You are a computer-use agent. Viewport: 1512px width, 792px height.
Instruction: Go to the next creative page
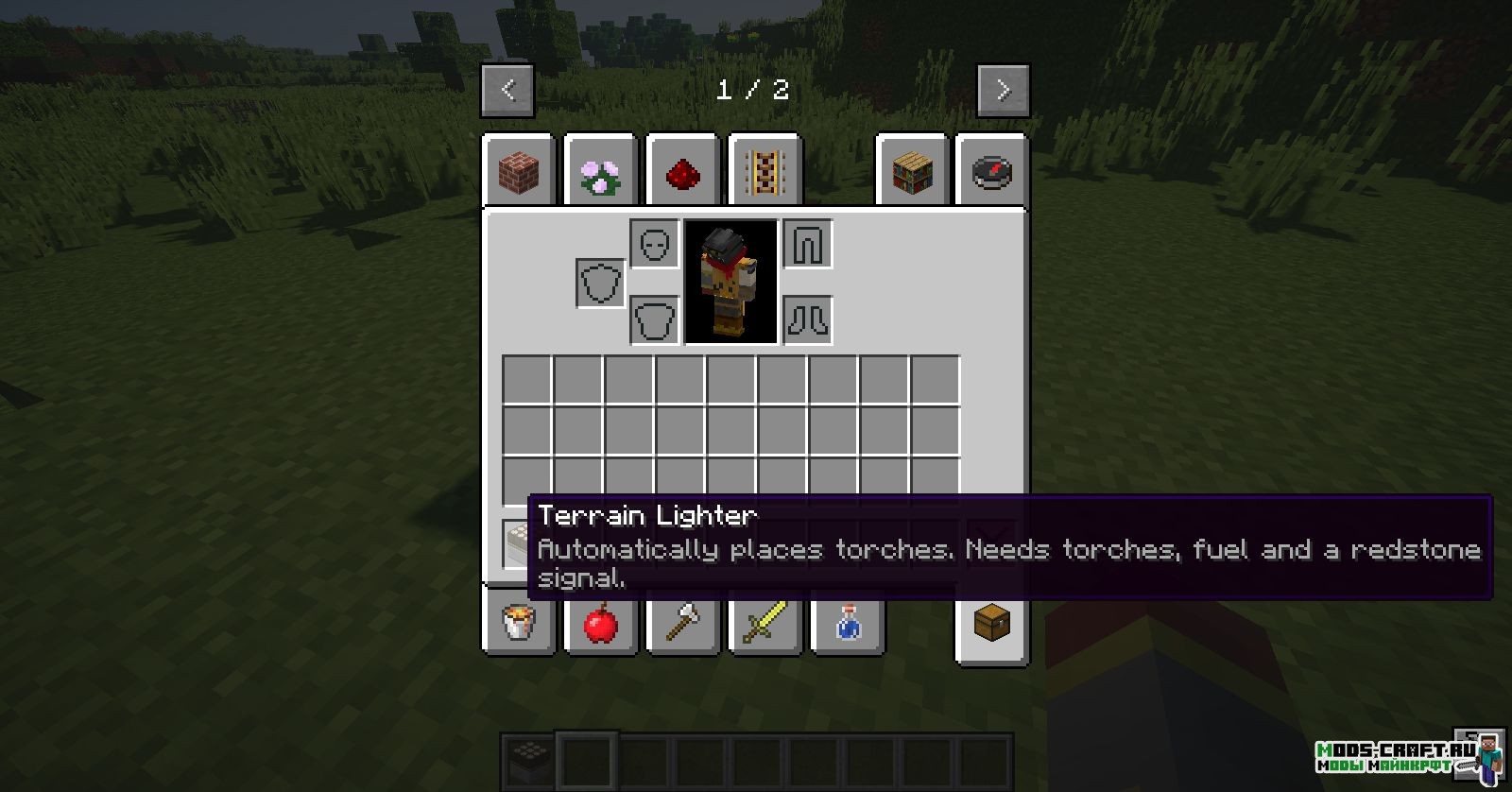[x=1003, y=91]
